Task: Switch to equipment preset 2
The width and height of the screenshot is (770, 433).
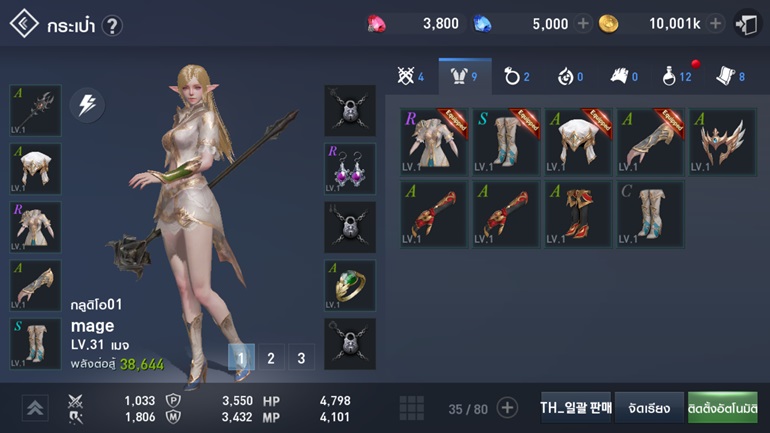Action: [270, 357]
